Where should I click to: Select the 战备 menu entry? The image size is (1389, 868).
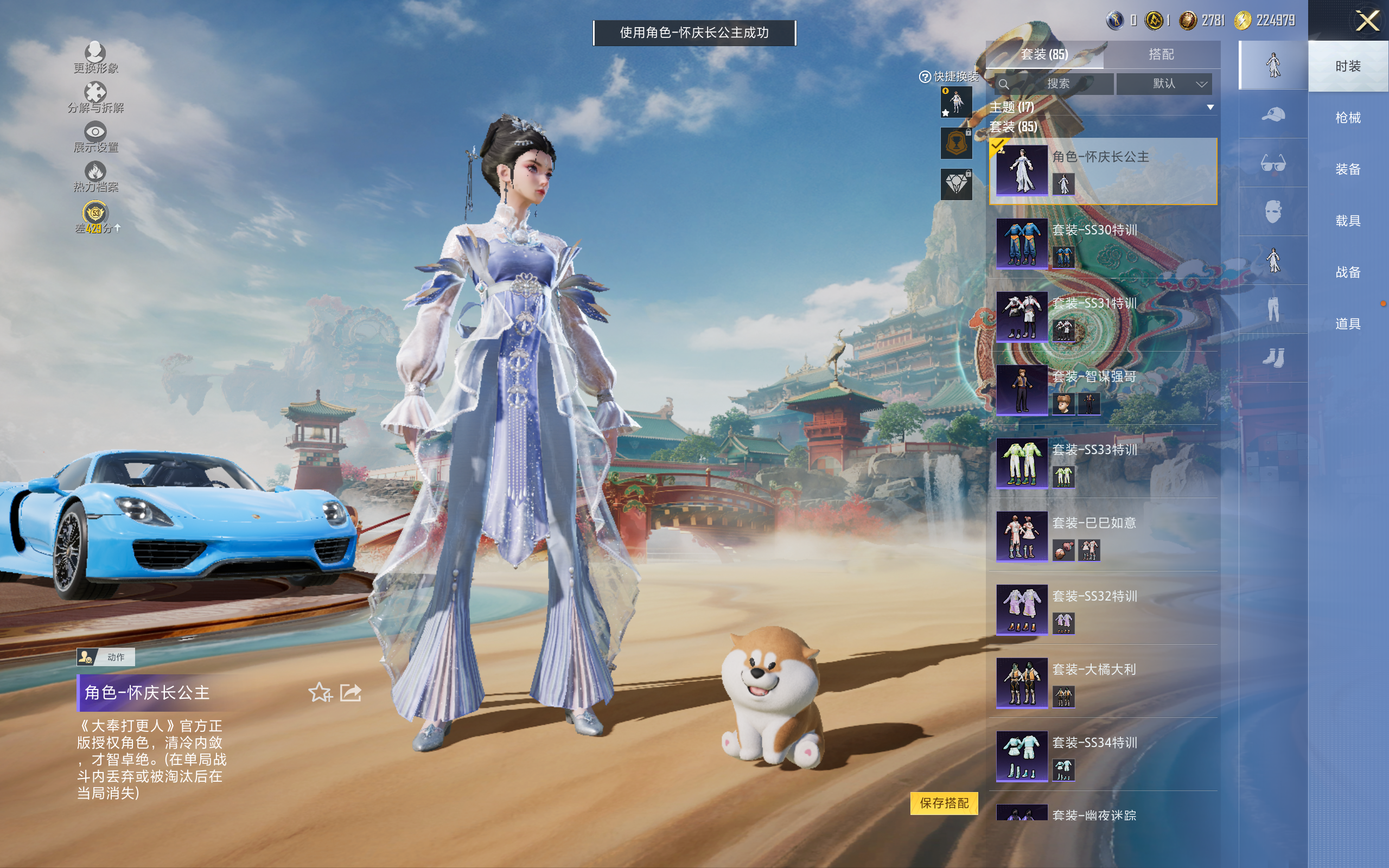1347,272
